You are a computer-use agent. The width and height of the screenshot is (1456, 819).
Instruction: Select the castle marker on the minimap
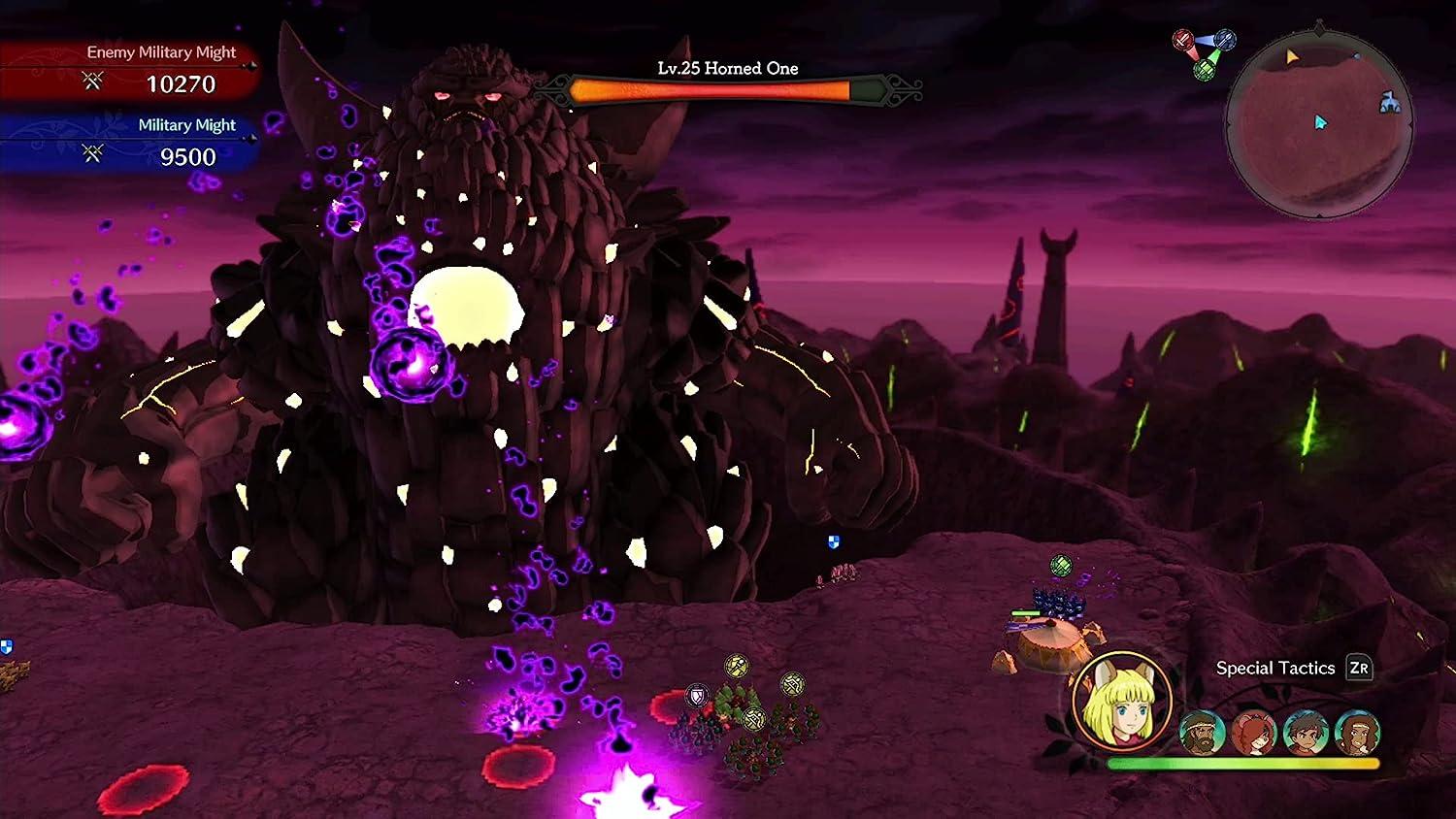(1390, 102)
